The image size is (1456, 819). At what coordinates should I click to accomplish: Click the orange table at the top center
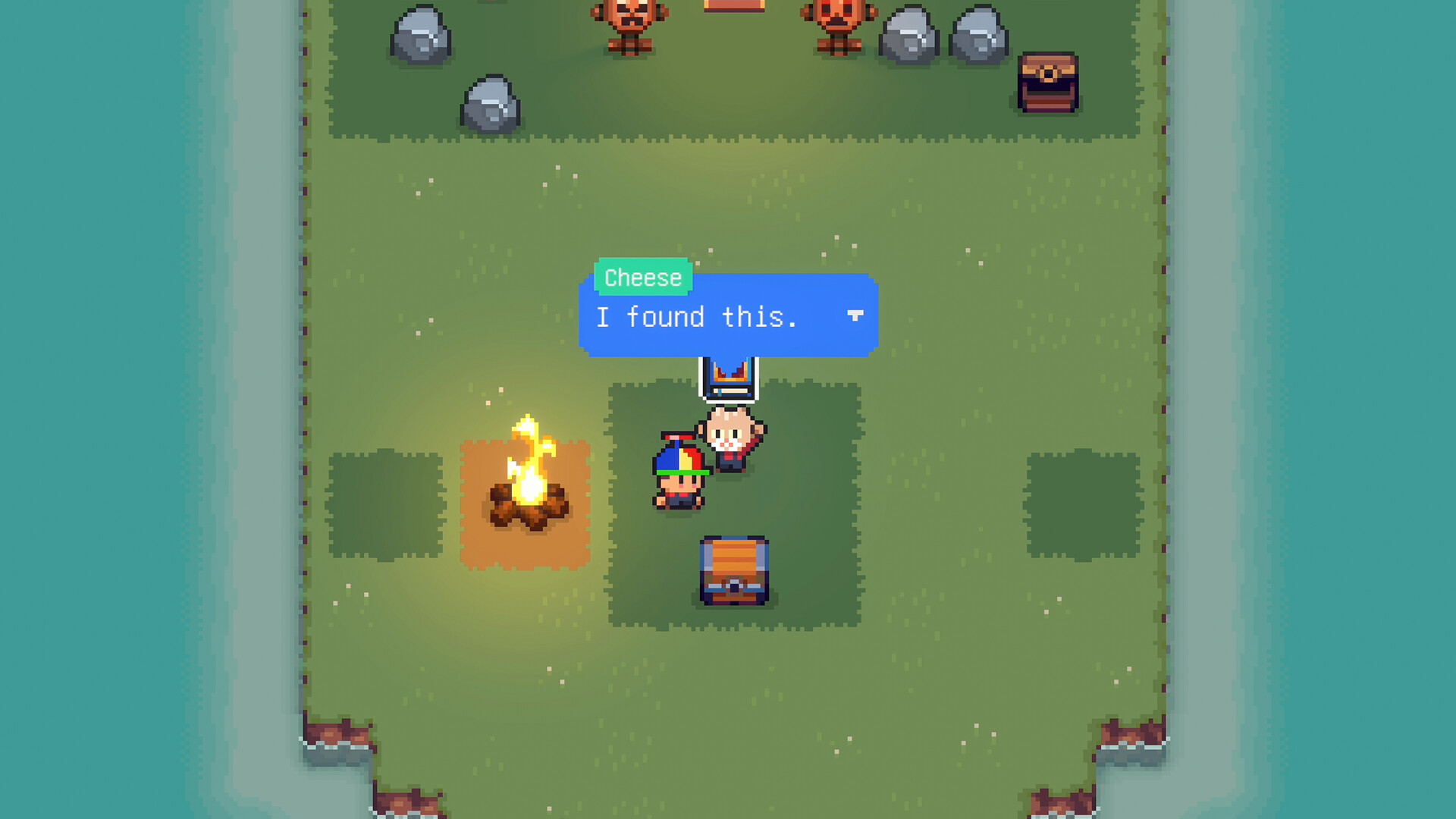733,6
